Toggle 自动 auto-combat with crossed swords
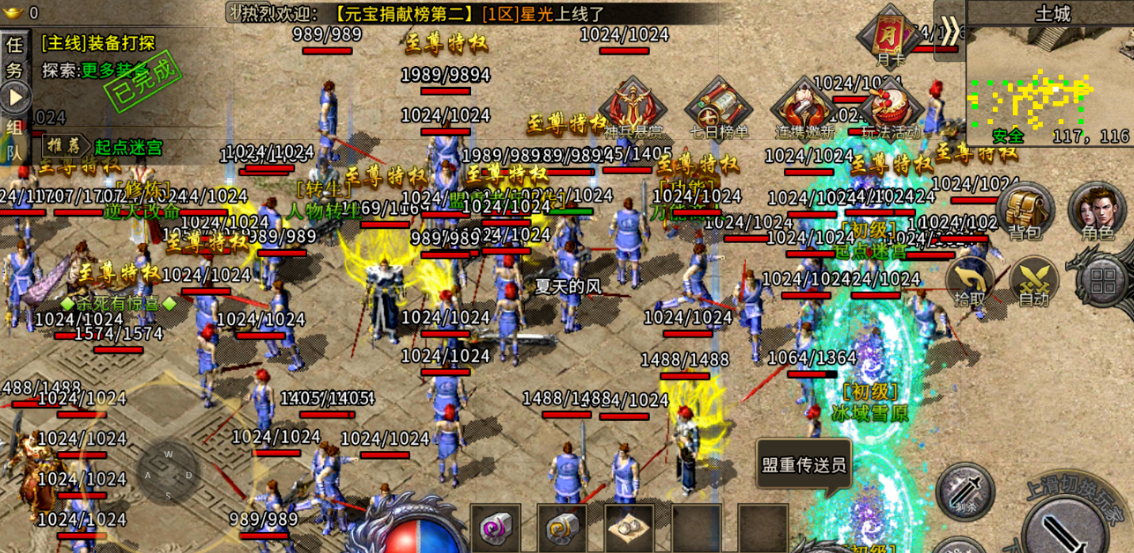The width and height of the screenshot is (1134, 553). tap(1033, 281)
